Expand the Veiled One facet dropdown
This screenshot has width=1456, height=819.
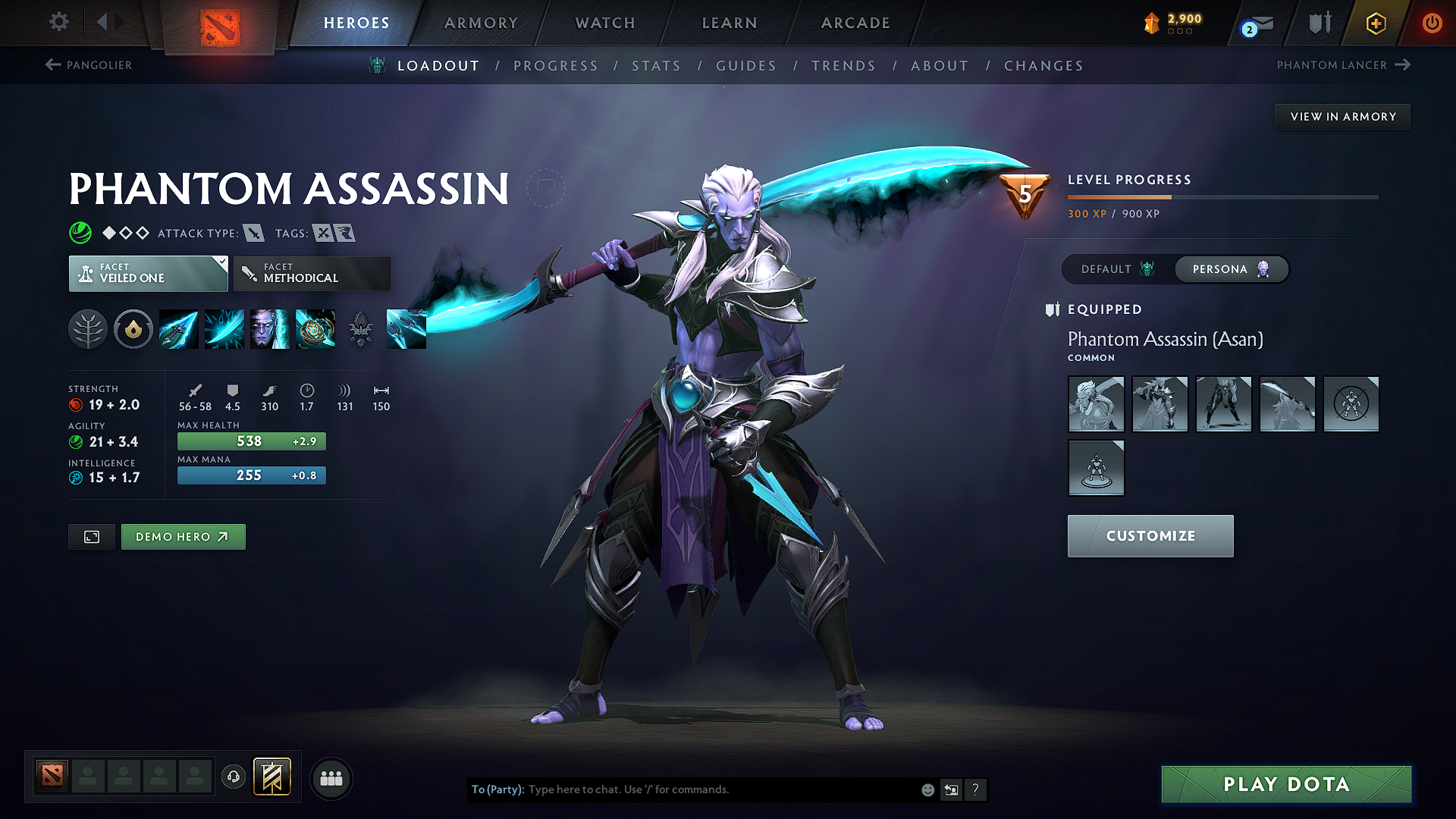pyautogui.click(x=148, y=273)
